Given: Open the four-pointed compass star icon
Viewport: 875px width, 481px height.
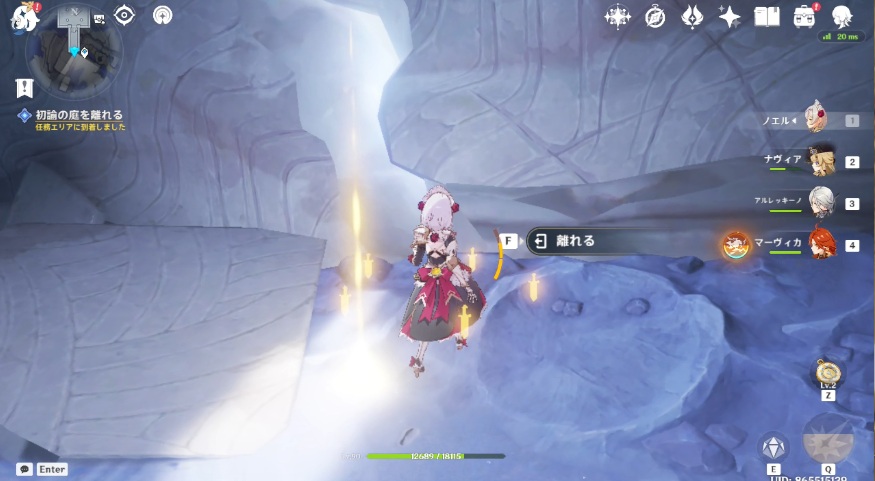Looking at the screenshot, I should (618, 16).
